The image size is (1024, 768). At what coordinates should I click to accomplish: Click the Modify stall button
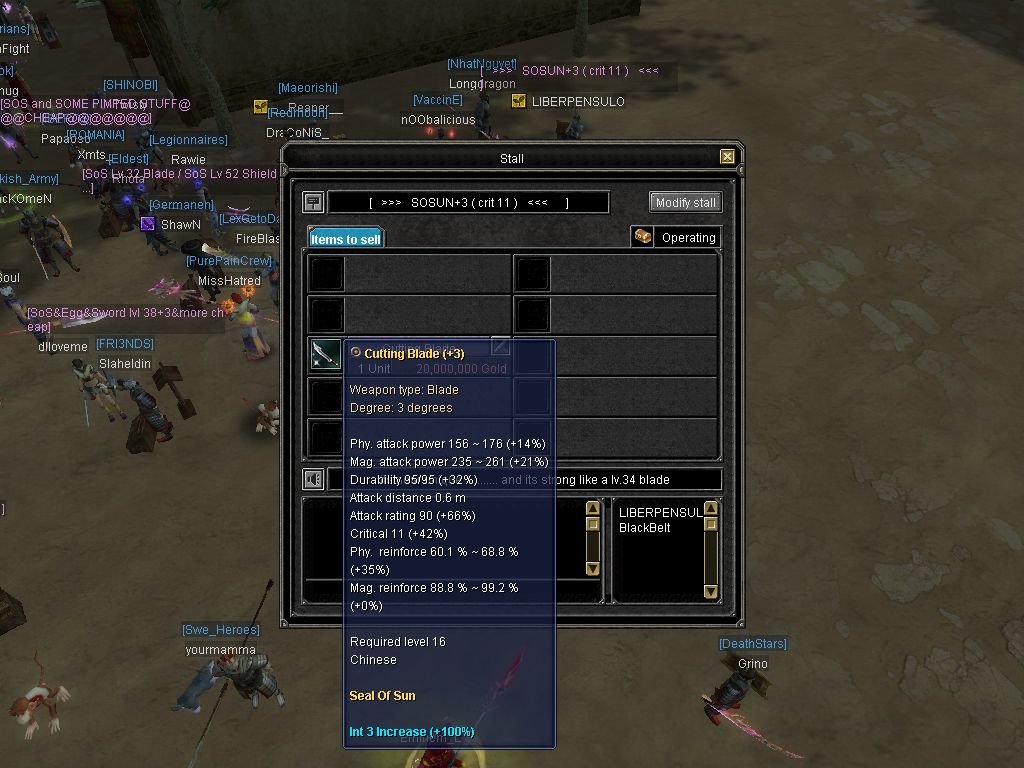tap(685, 202)
